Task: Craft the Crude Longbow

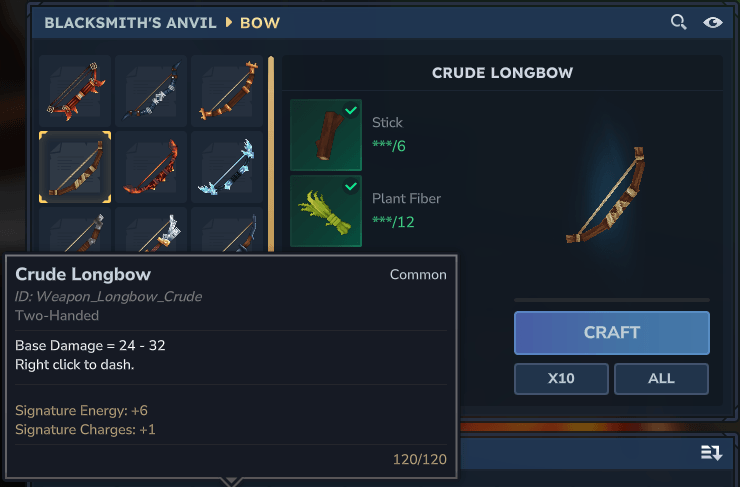Action: [x=611, y=332]
